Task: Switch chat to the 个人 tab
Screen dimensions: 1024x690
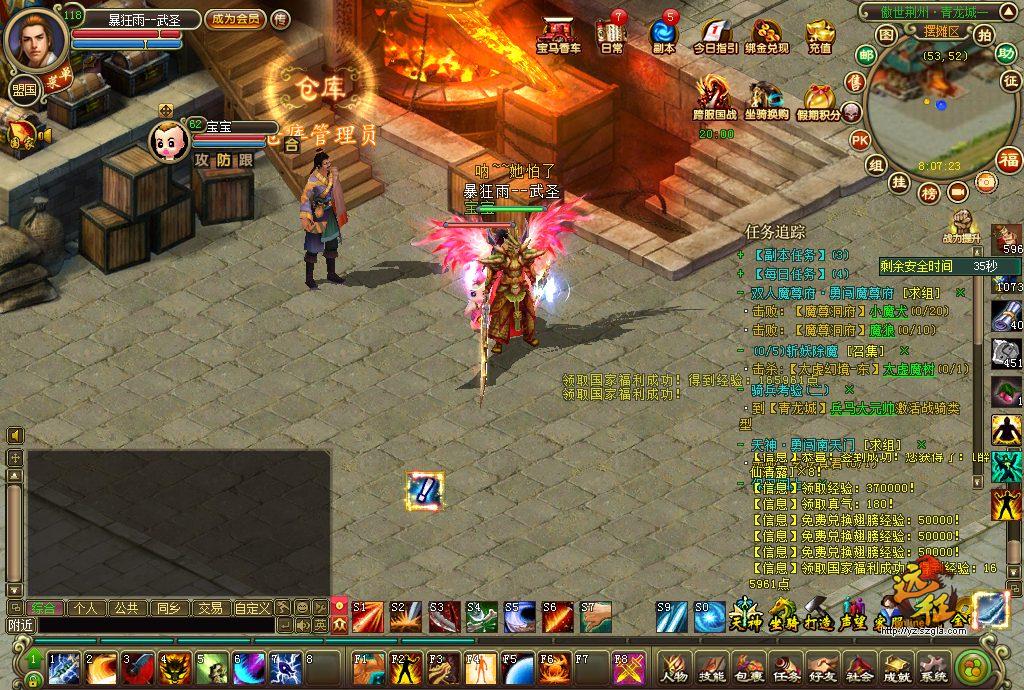Action: pos(86,608)
